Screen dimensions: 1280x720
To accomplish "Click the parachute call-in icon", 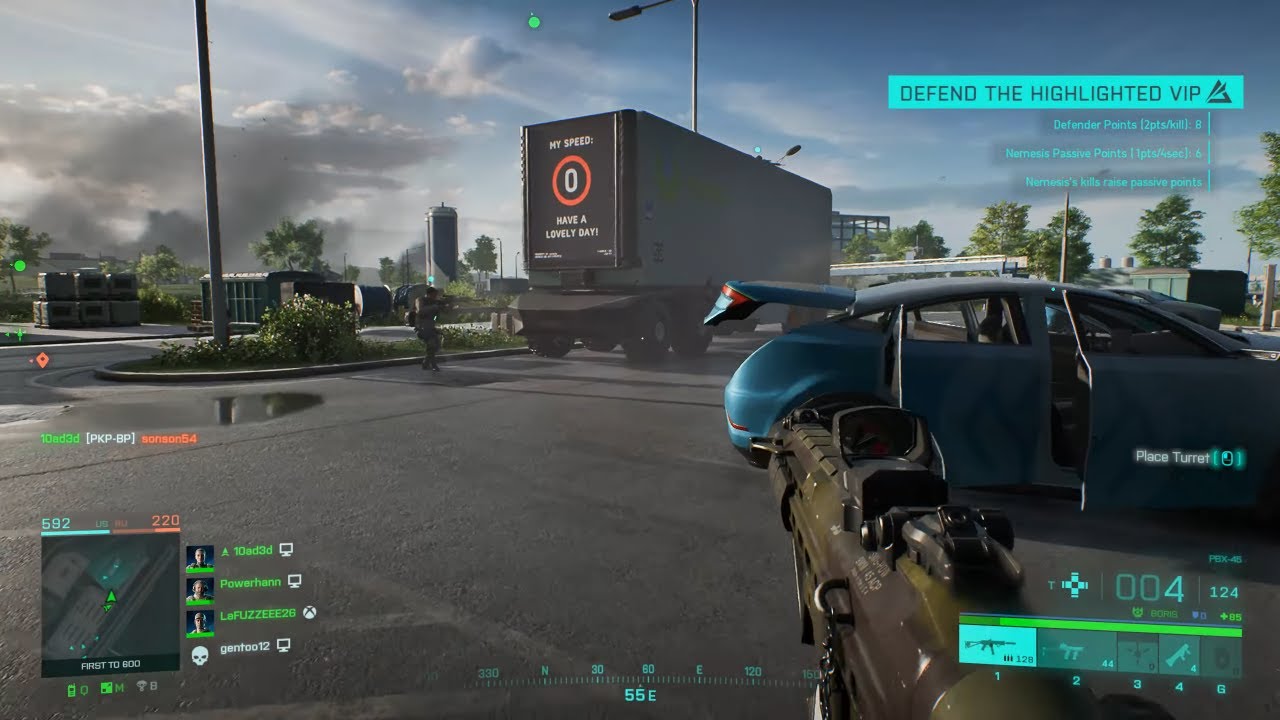I will click(141, 688).
